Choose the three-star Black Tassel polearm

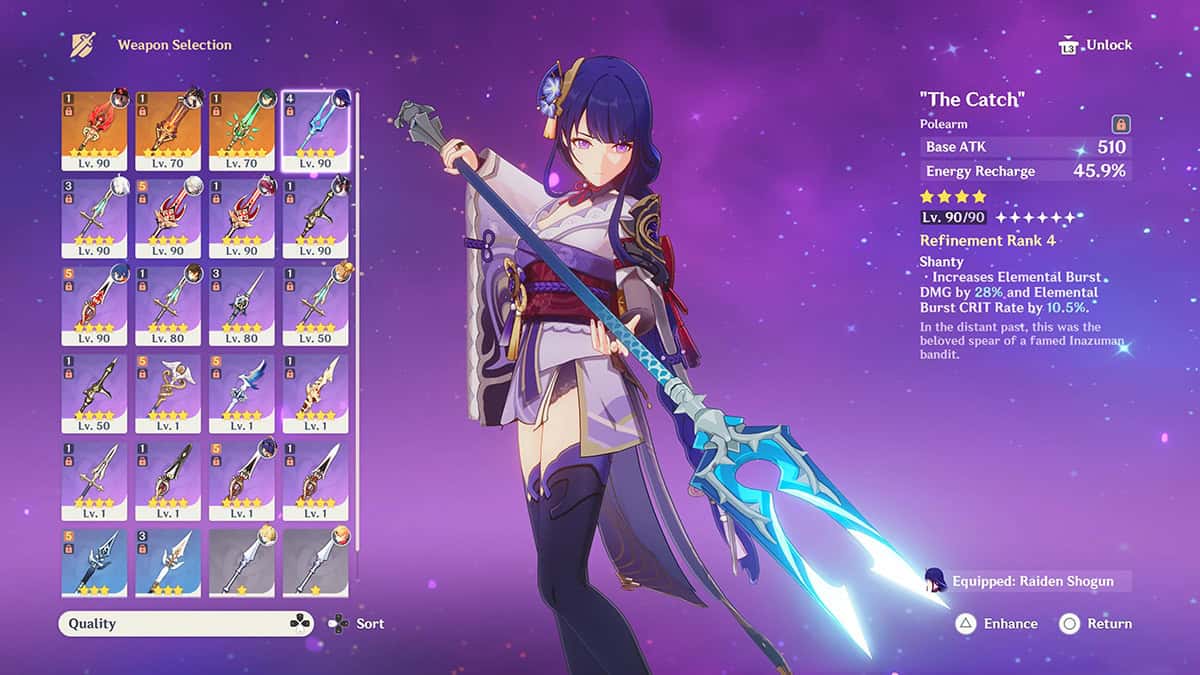click(94, 562)
